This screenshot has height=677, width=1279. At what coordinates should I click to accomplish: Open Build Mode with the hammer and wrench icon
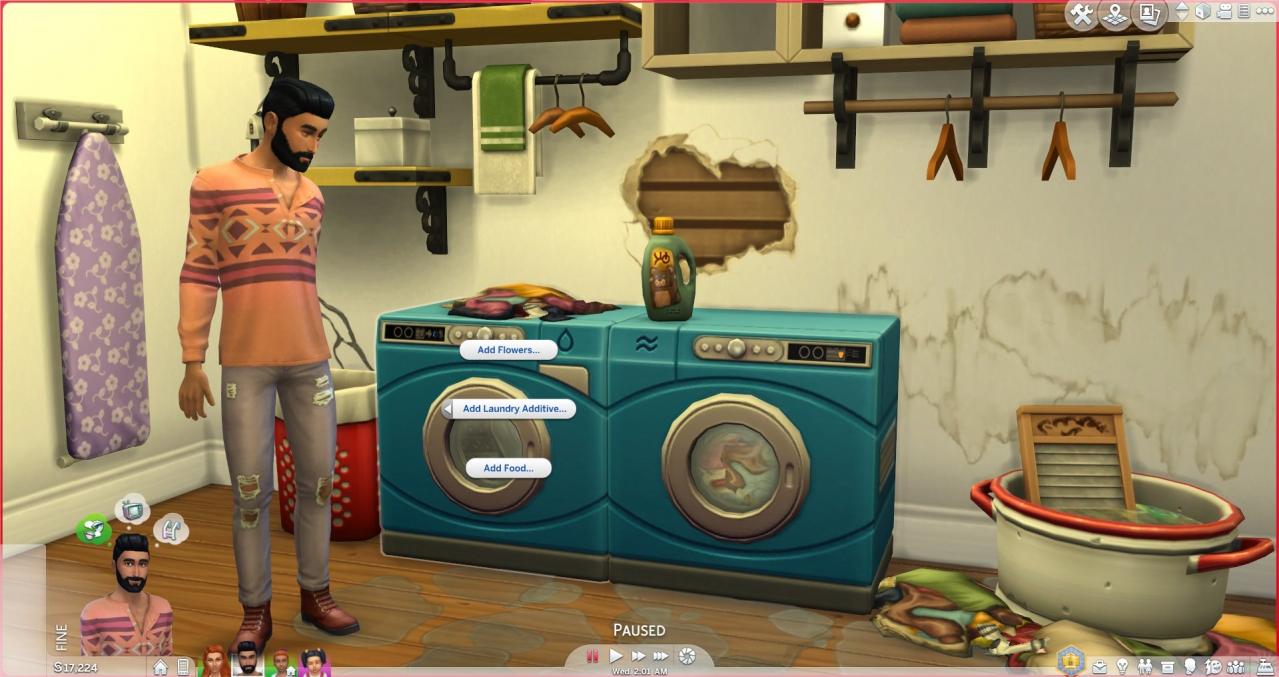click(x=1081, y=14)
